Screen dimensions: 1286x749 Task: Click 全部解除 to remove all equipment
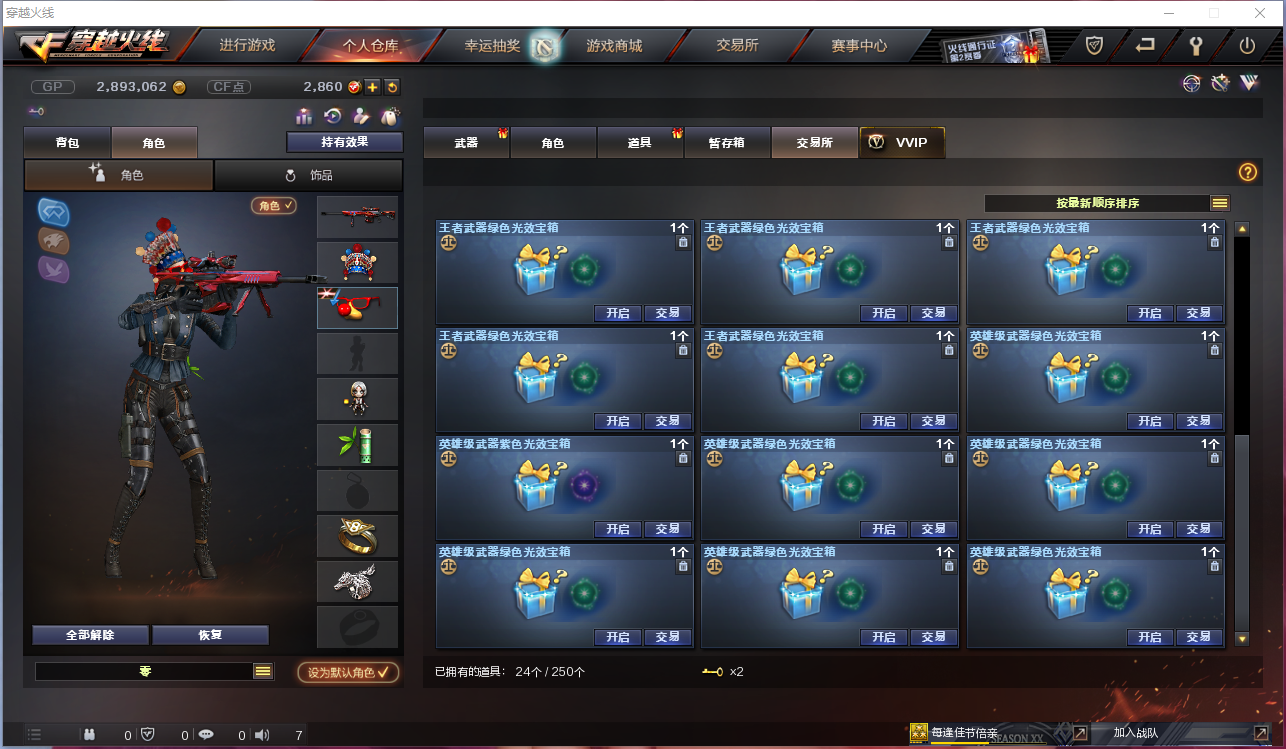point(89,635)
